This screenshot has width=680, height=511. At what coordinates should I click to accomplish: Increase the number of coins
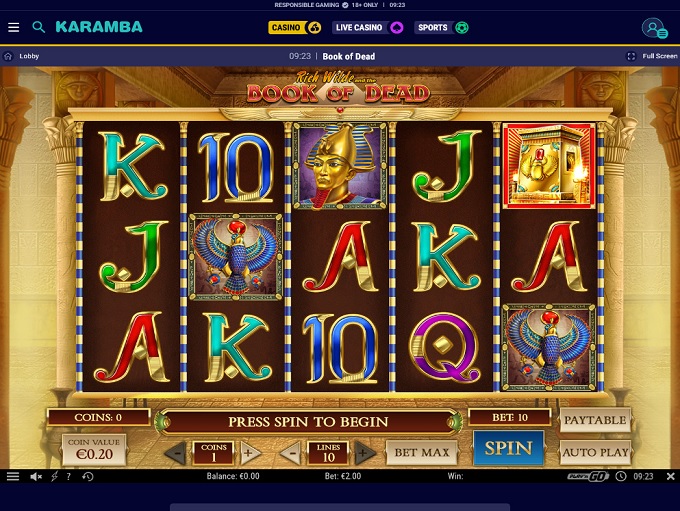[x=250, y=453]
